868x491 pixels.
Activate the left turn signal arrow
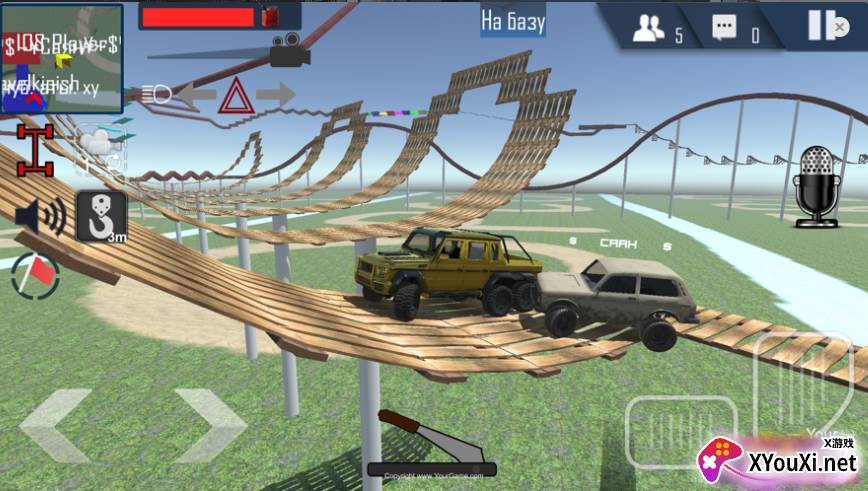(x=196, y=96)
